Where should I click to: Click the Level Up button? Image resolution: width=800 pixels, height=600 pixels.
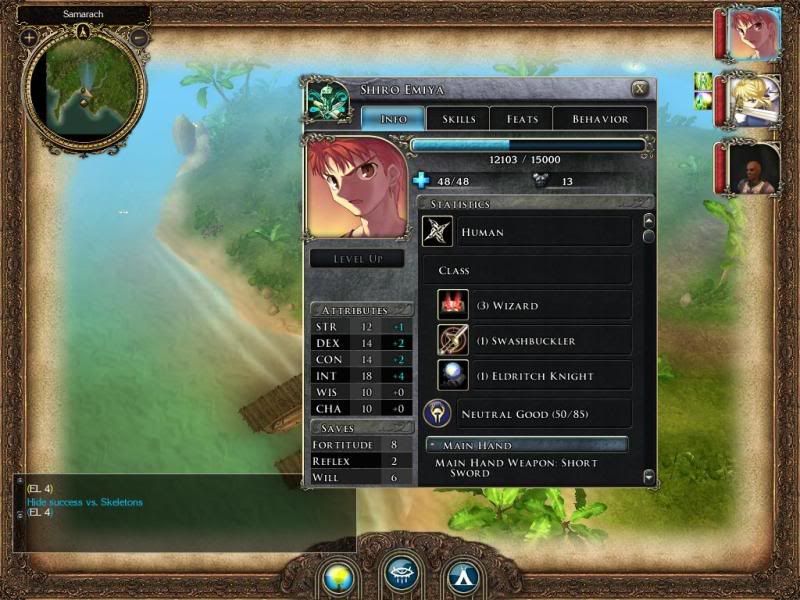coord(356,259)
